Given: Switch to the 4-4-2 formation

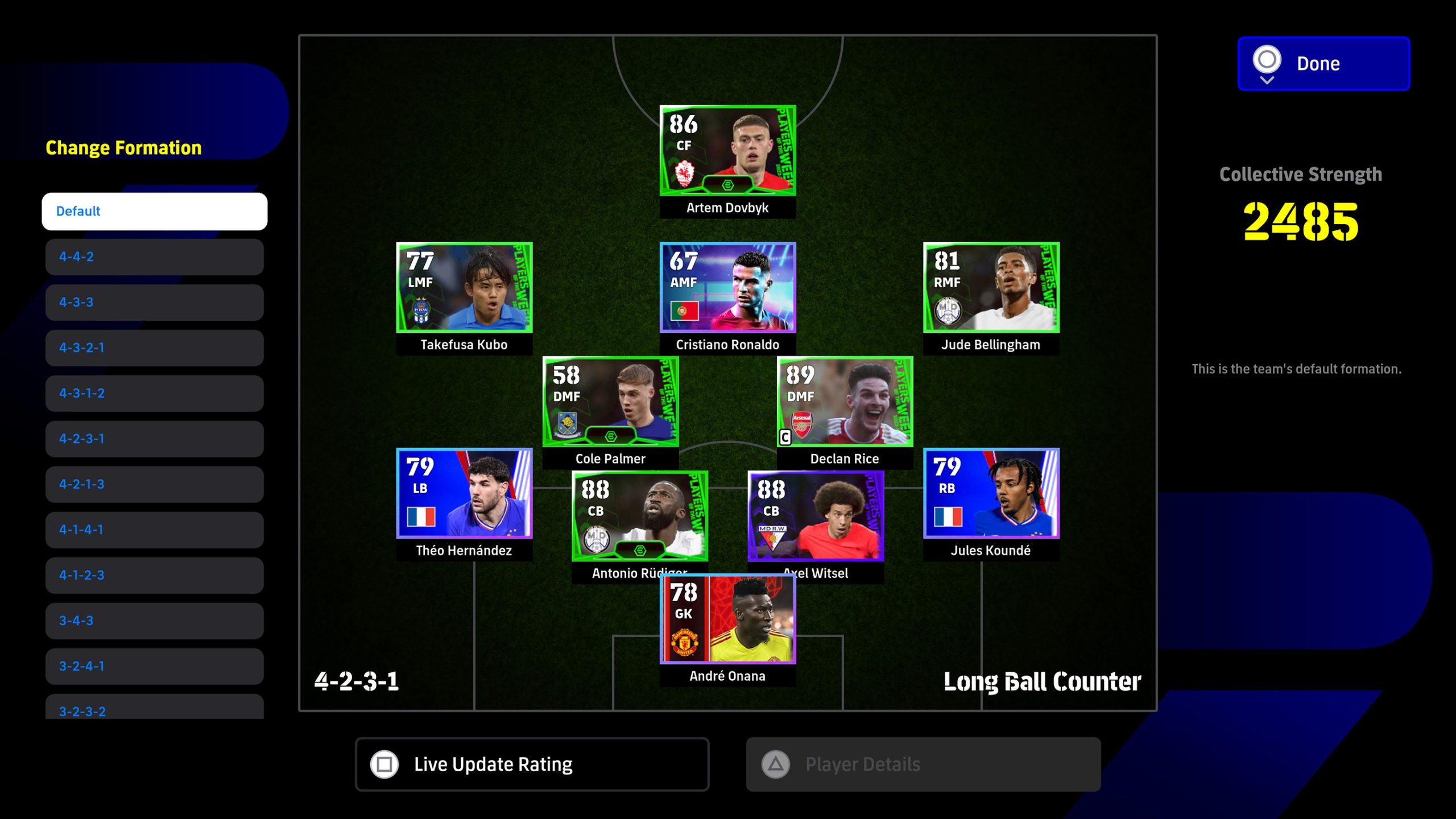Looking at the screenshot, I should [x=154, y=257].
